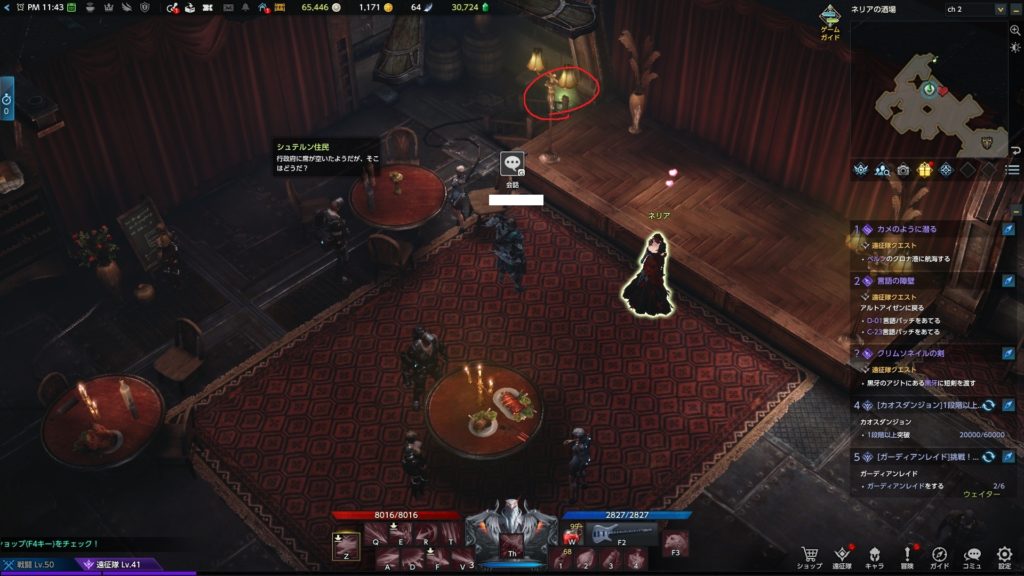Select the 悪臭の障壁 quest tracker entry
This screenshot has height=576, width=1024.
point(902,281)
